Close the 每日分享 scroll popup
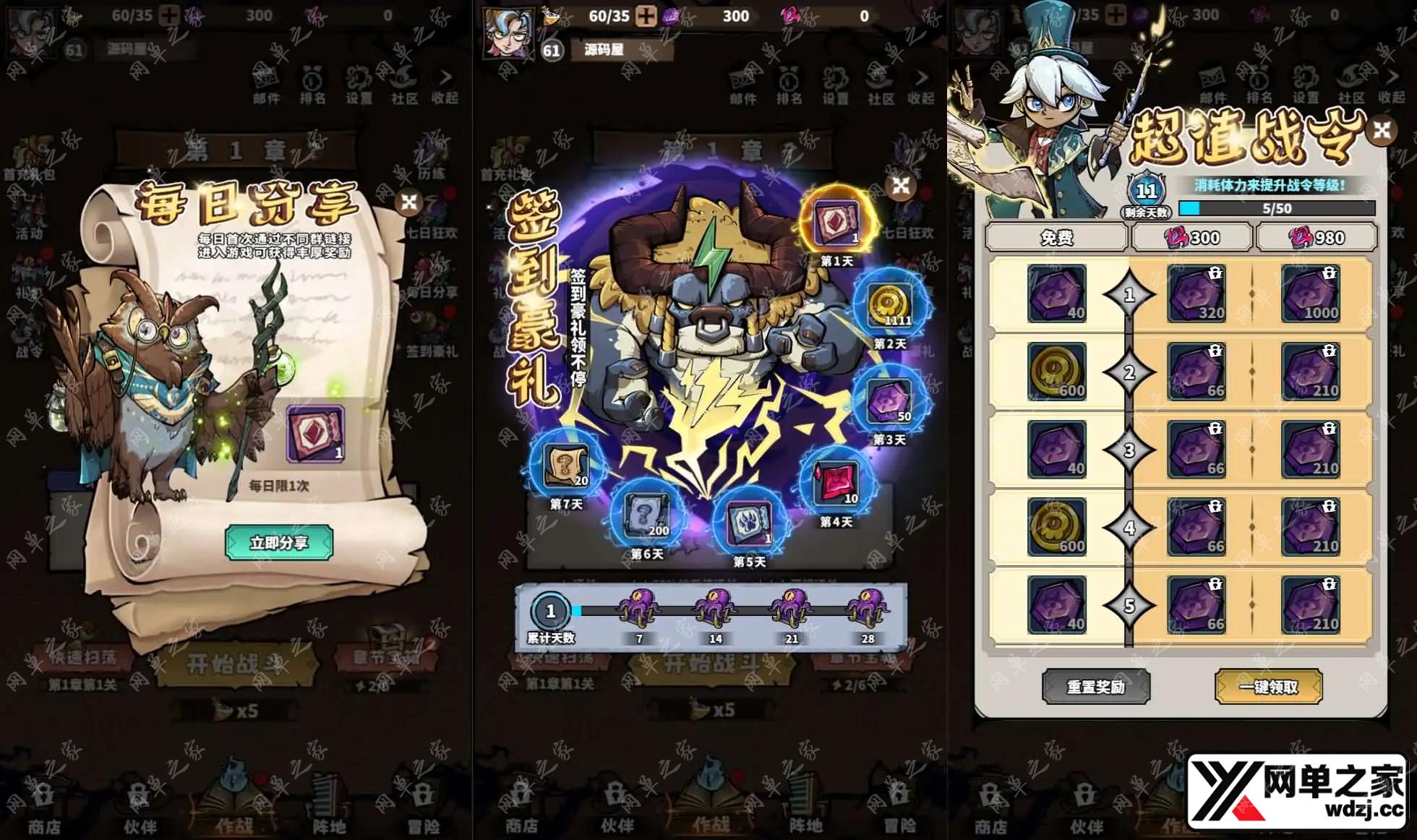The height and width of the screenshot is (840, 1417). (x=409, y=202)
